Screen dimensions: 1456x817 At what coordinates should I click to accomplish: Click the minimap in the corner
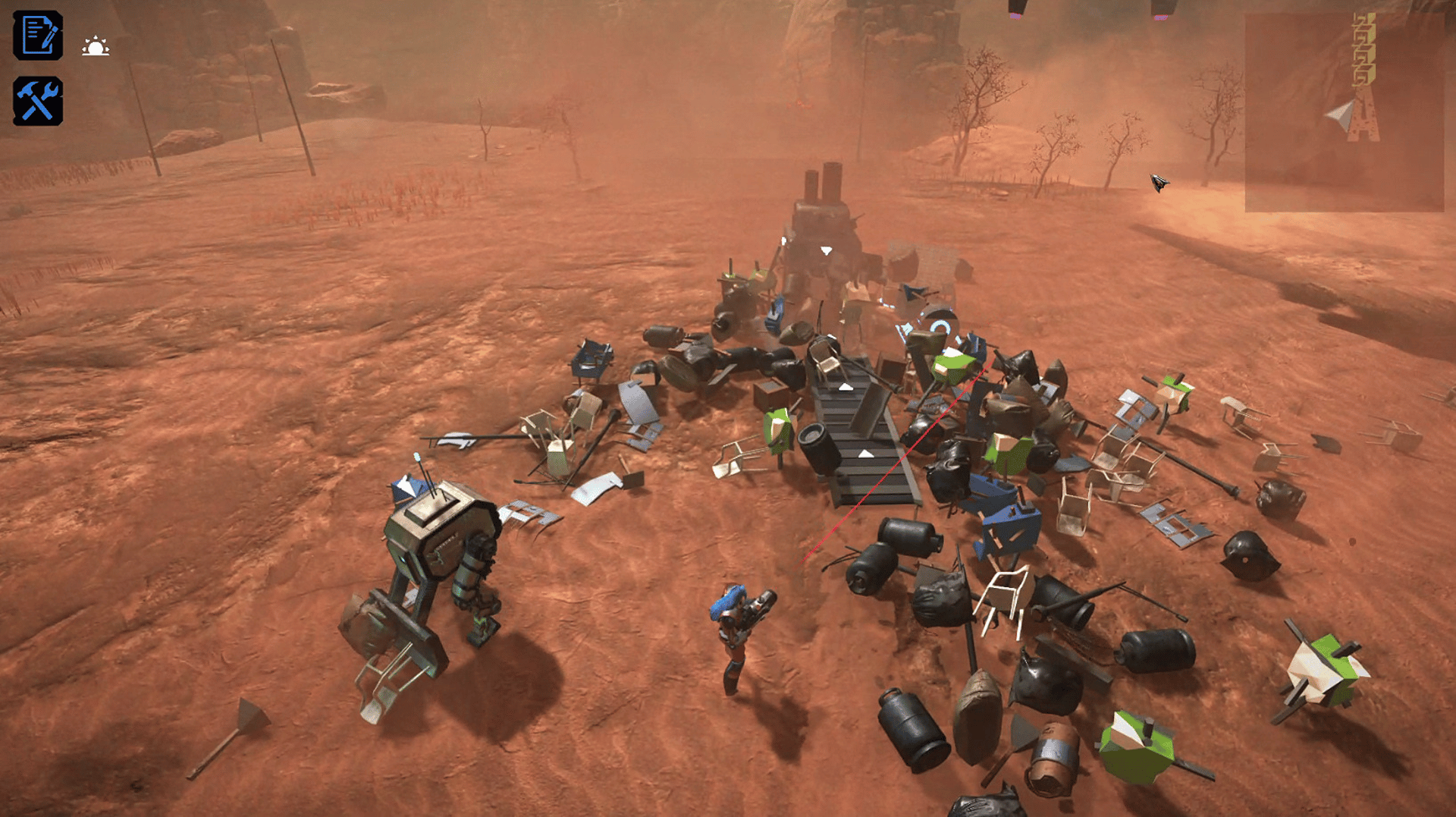(1344, 112)
